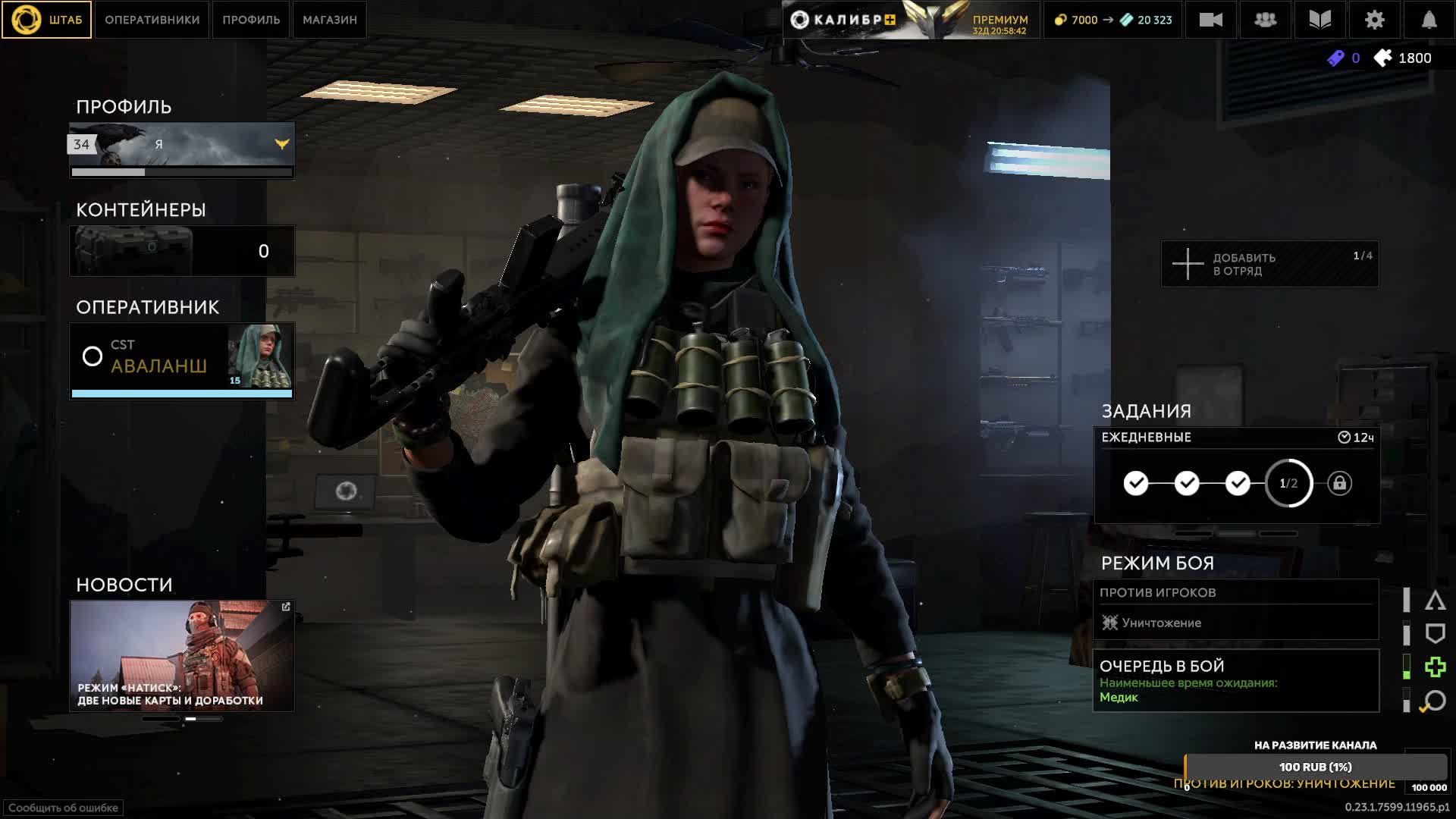Go to the Магазин shop tab
The width and height of the screenshot is (1456, 819).
(330, 20)
